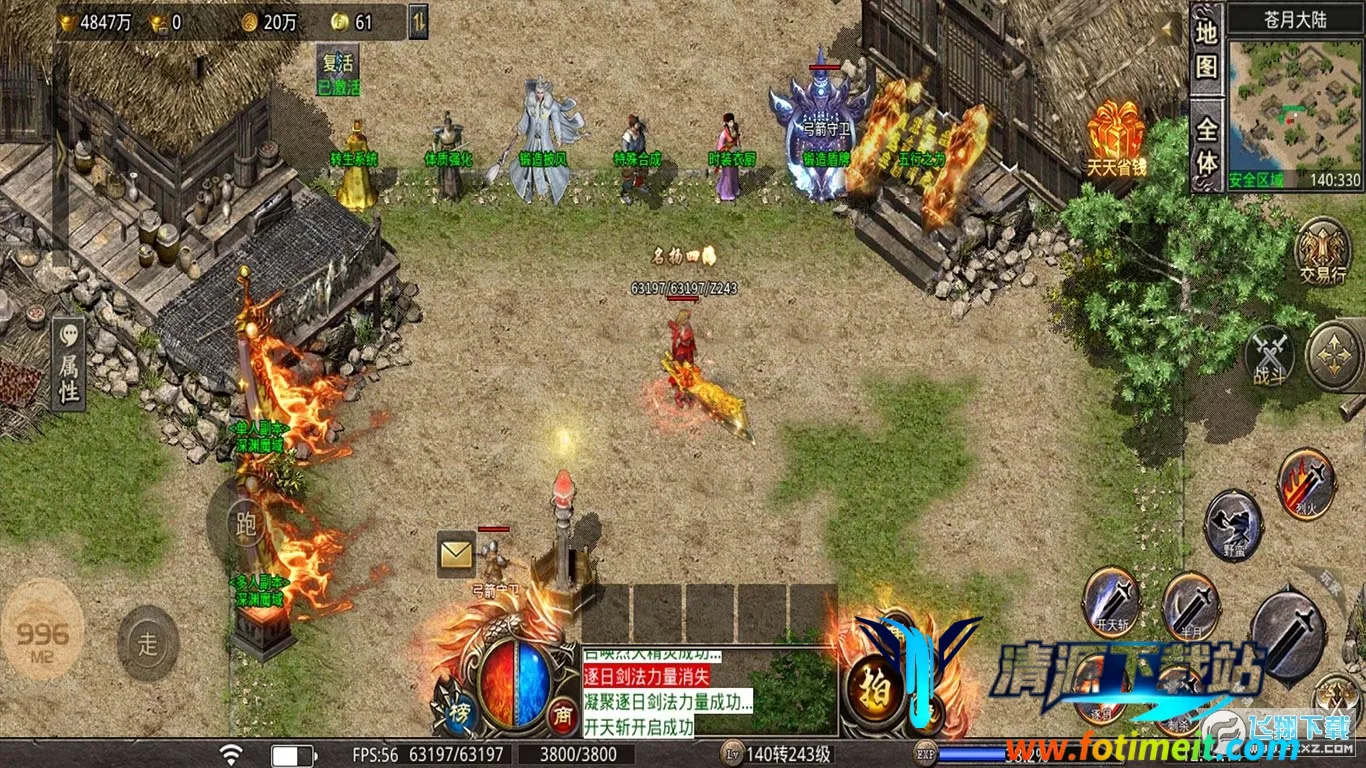The image size is (1366, 768).
Task: Toggle the 战斗 crossed-swords mode
Action: tap(1270, 355)
